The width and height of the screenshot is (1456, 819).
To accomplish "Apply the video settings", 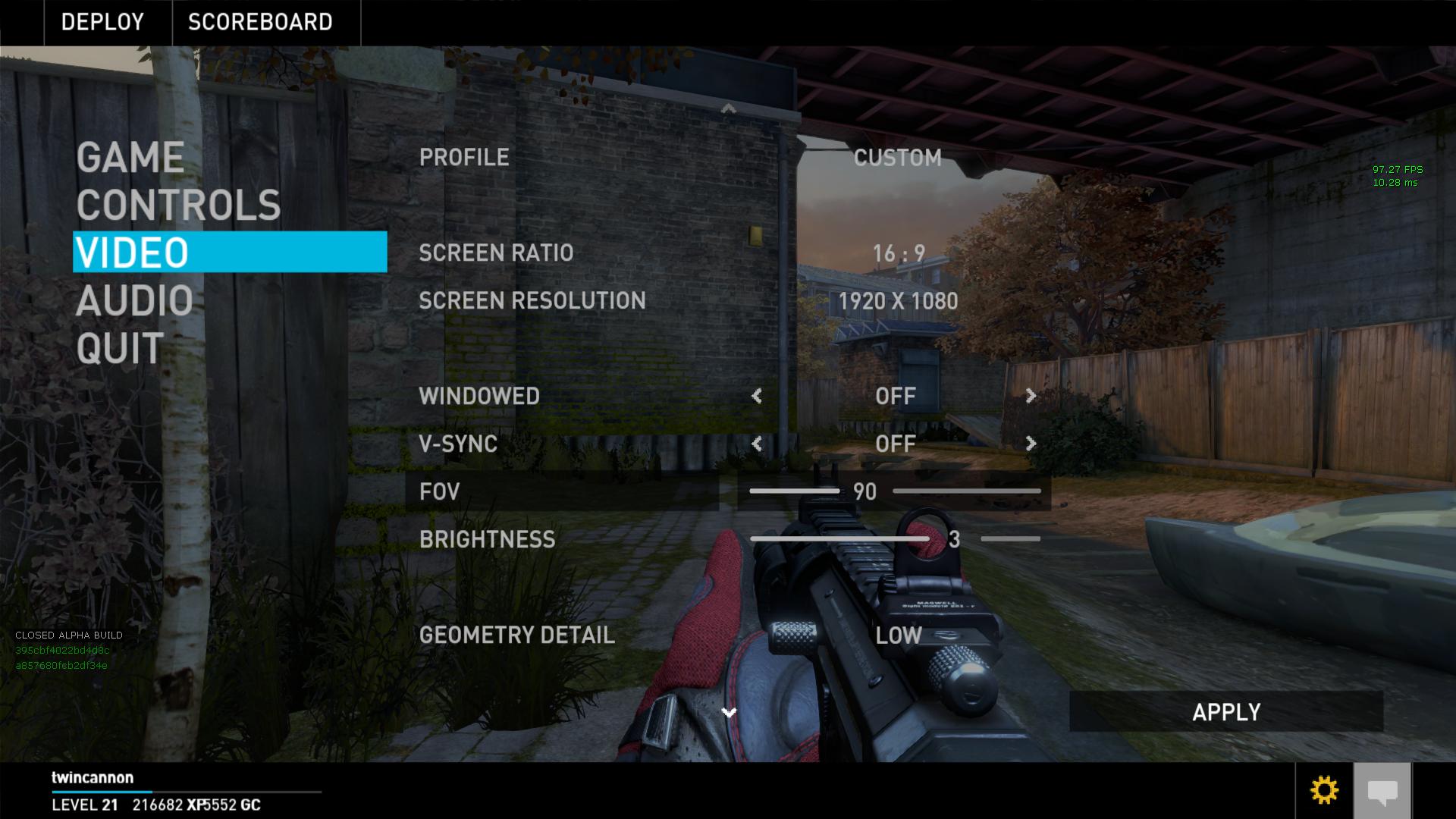I will pos(1225,712).
